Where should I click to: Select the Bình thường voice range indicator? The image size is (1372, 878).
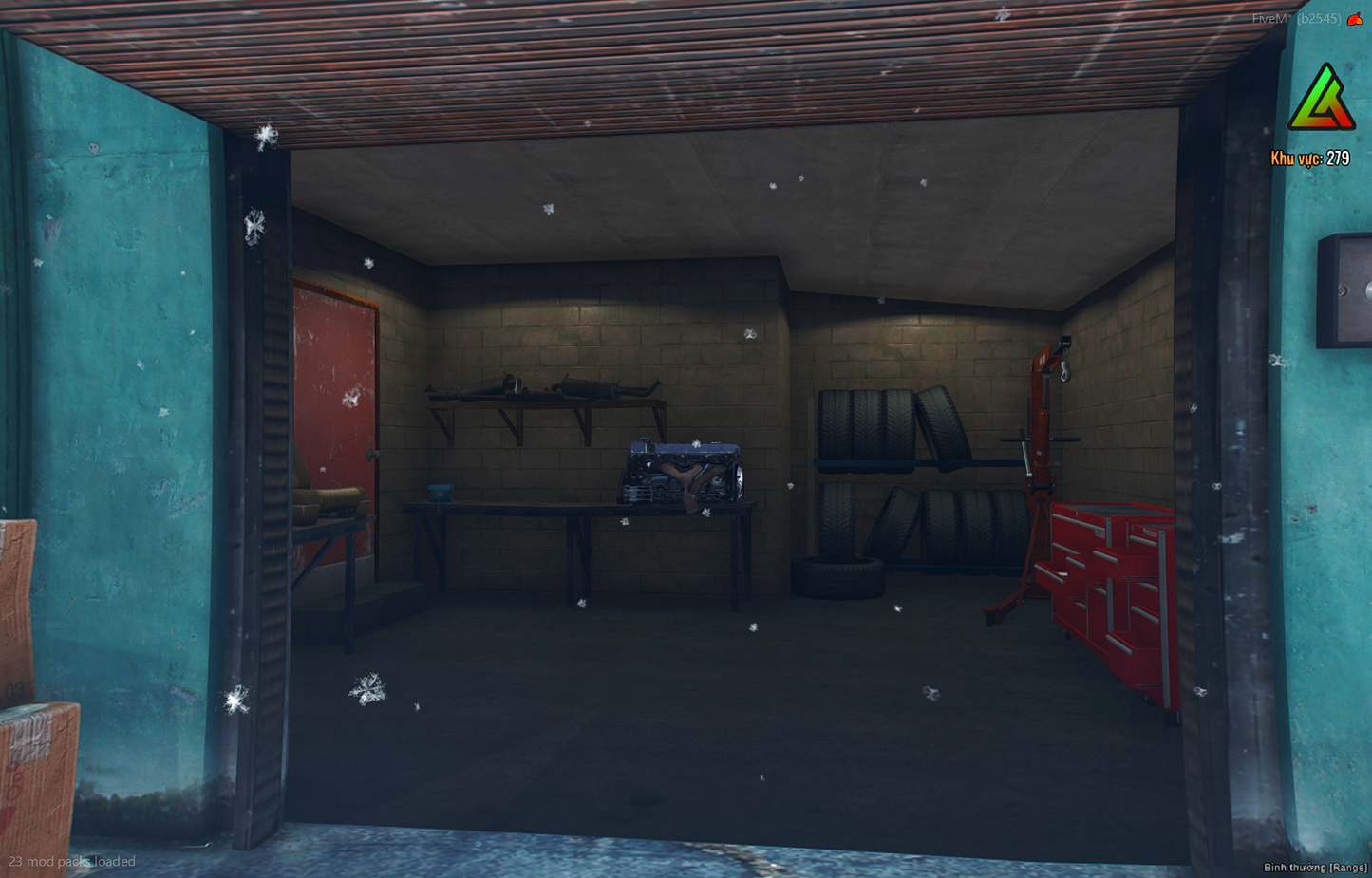1314,868
